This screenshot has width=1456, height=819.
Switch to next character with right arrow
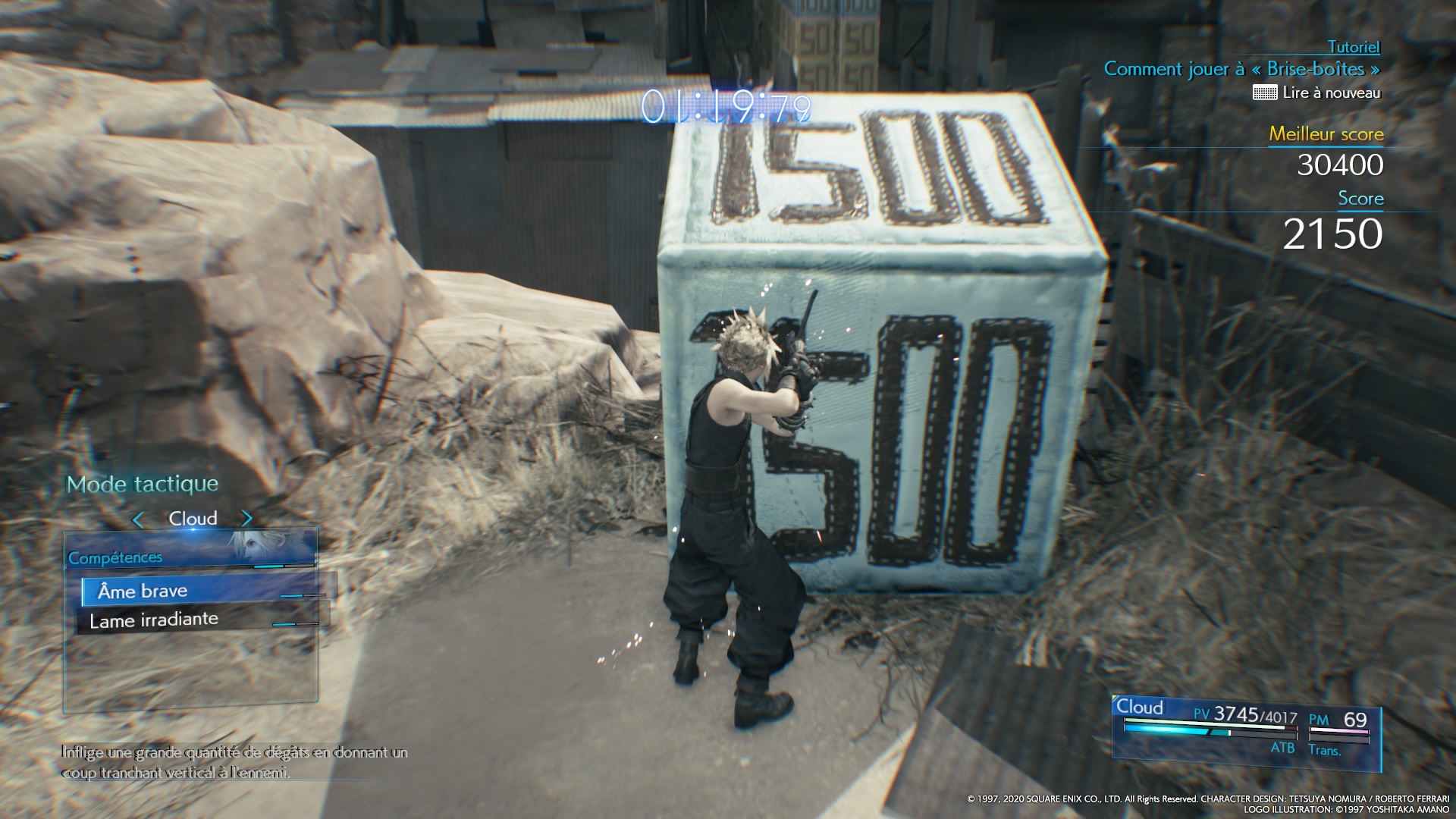[x=246, y=519]
